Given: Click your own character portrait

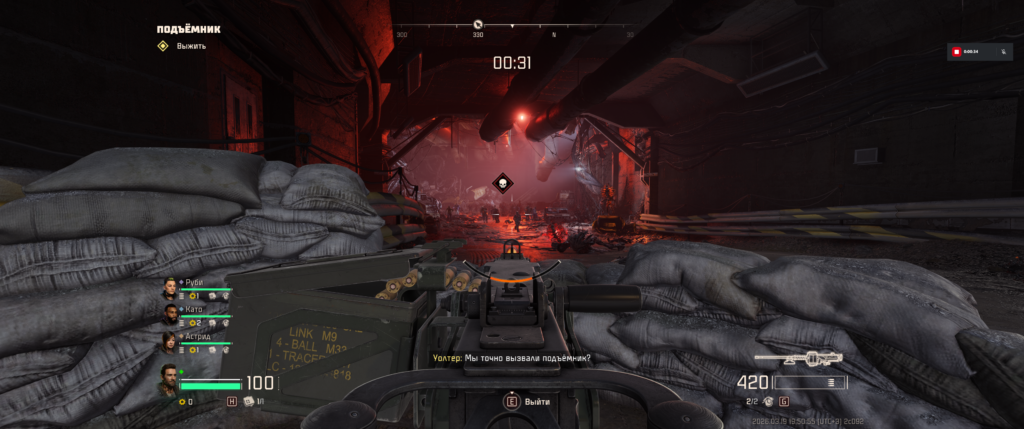Looking at the screenshot, I should tap(169, 381).
